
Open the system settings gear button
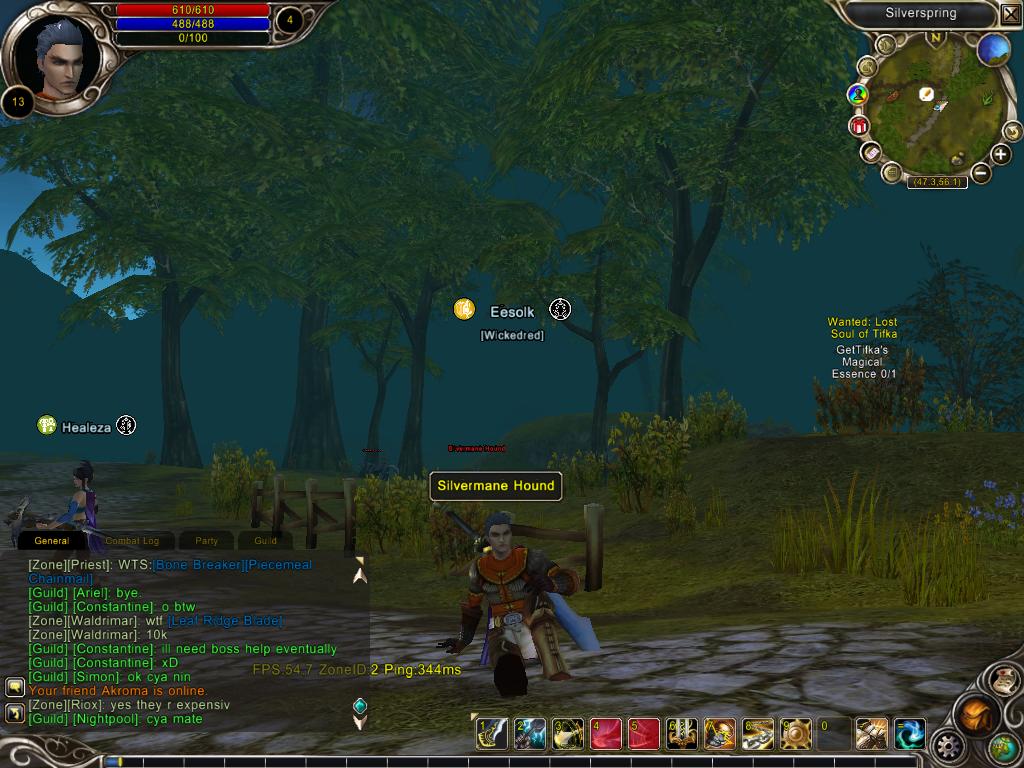pyautogui.click(x=947, y=746)
